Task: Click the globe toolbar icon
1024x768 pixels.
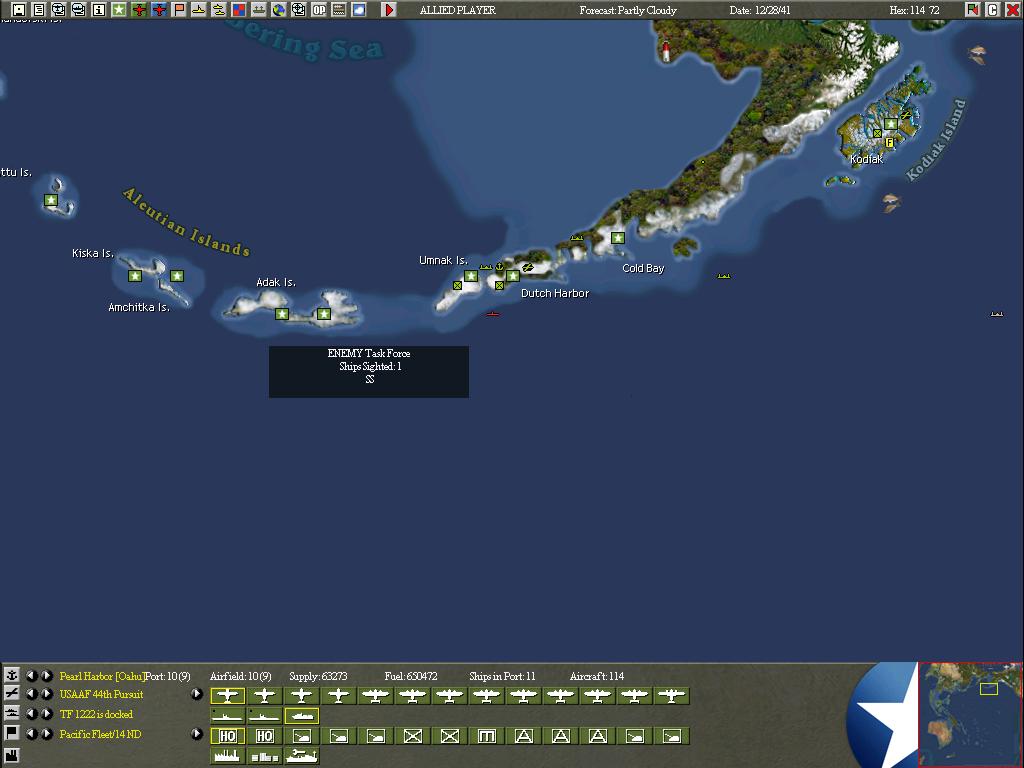Action: (279, 10)
